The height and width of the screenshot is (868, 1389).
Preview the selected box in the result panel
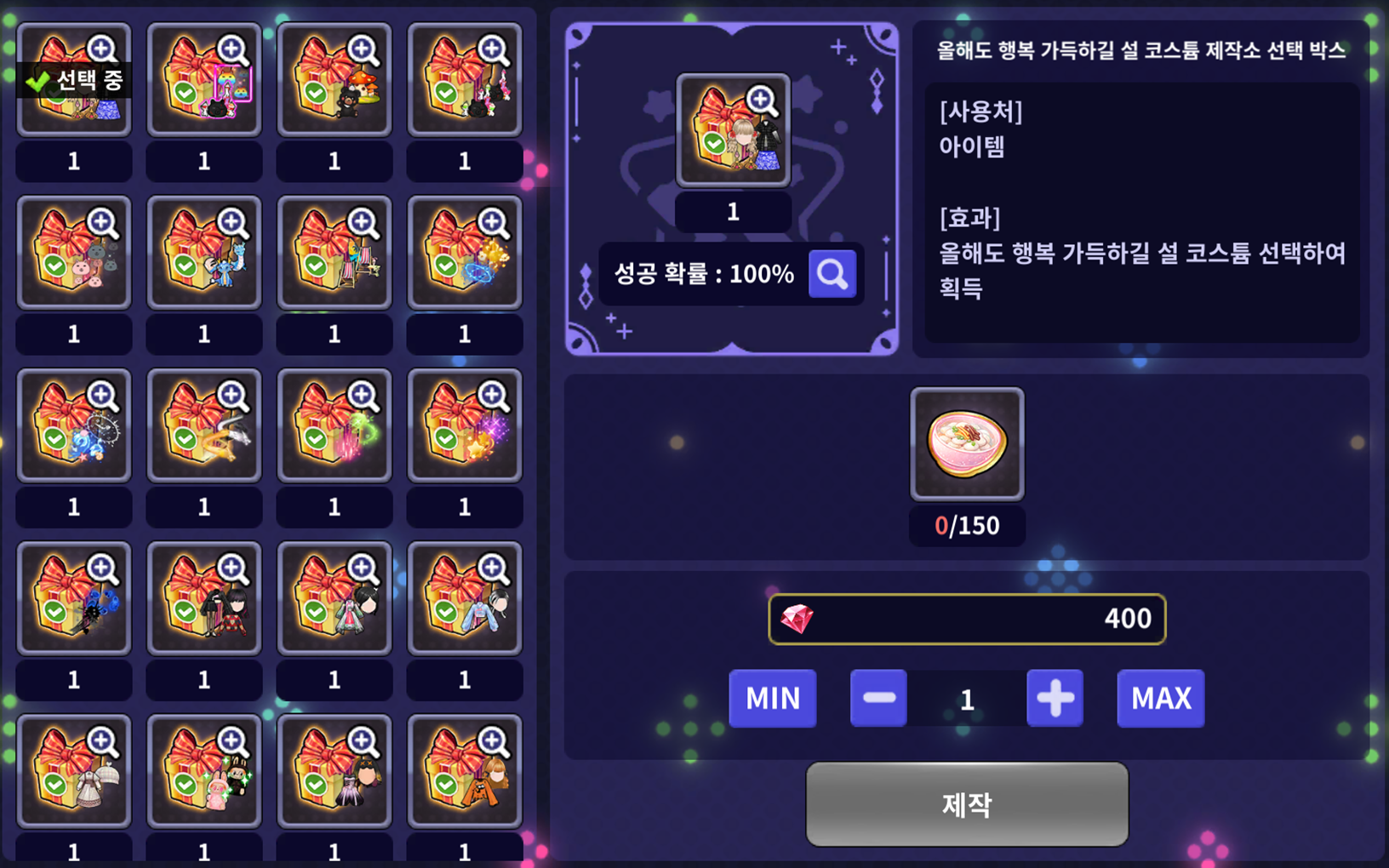tap(733, 130)
